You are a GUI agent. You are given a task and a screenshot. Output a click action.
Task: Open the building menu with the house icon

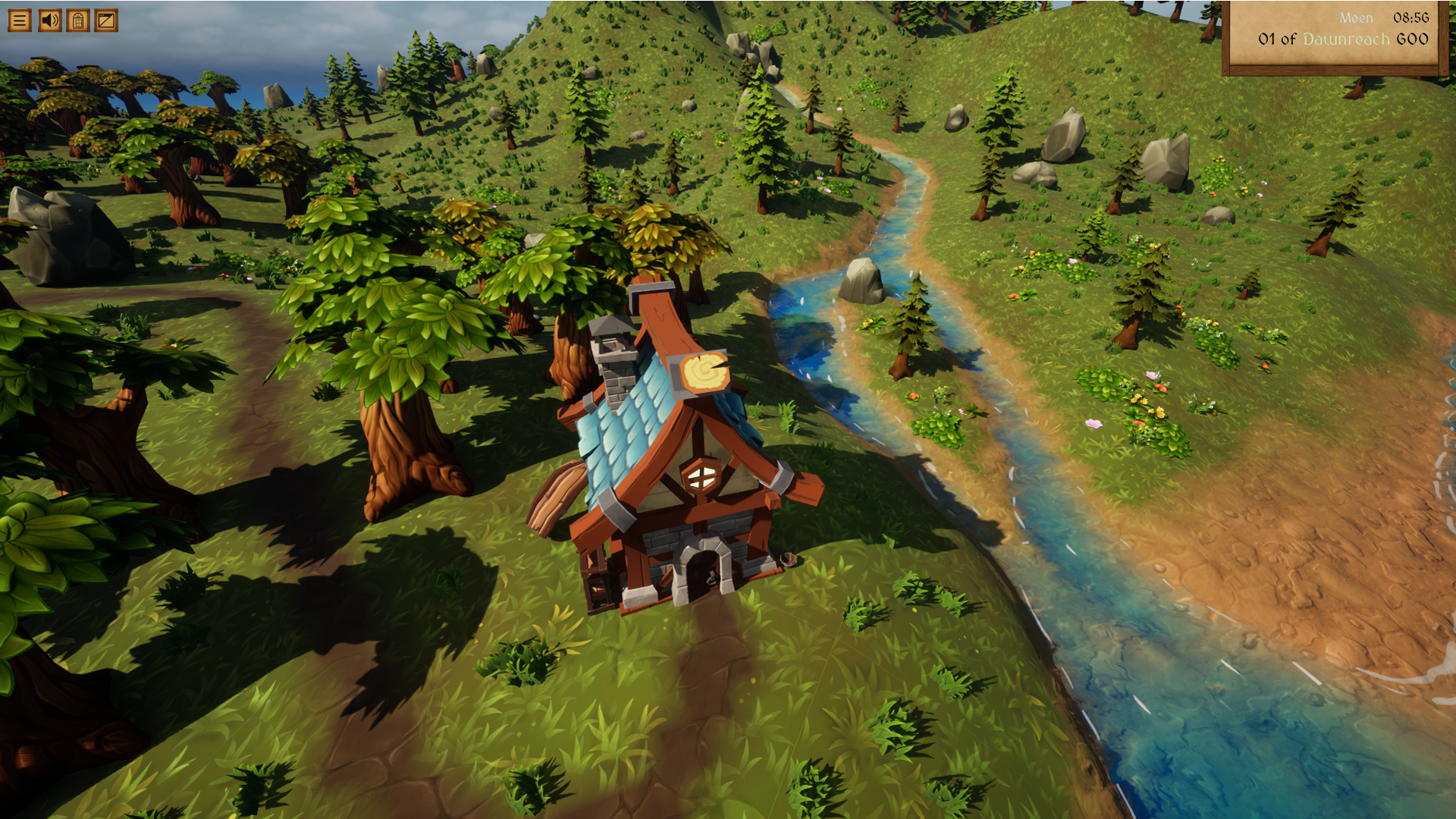78,20
